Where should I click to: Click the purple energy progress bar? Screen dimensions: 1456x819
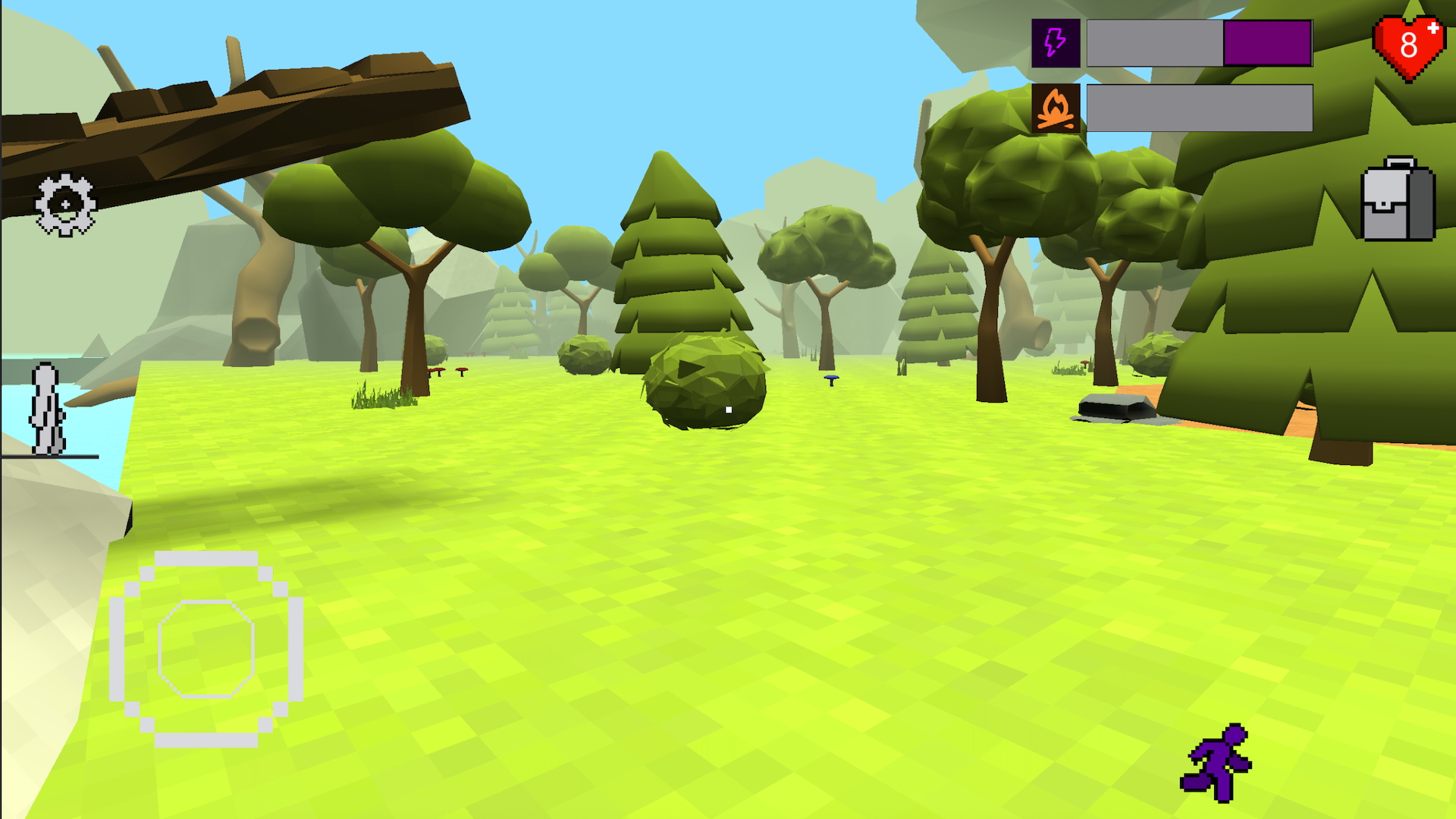click(x=1266, y=43)
